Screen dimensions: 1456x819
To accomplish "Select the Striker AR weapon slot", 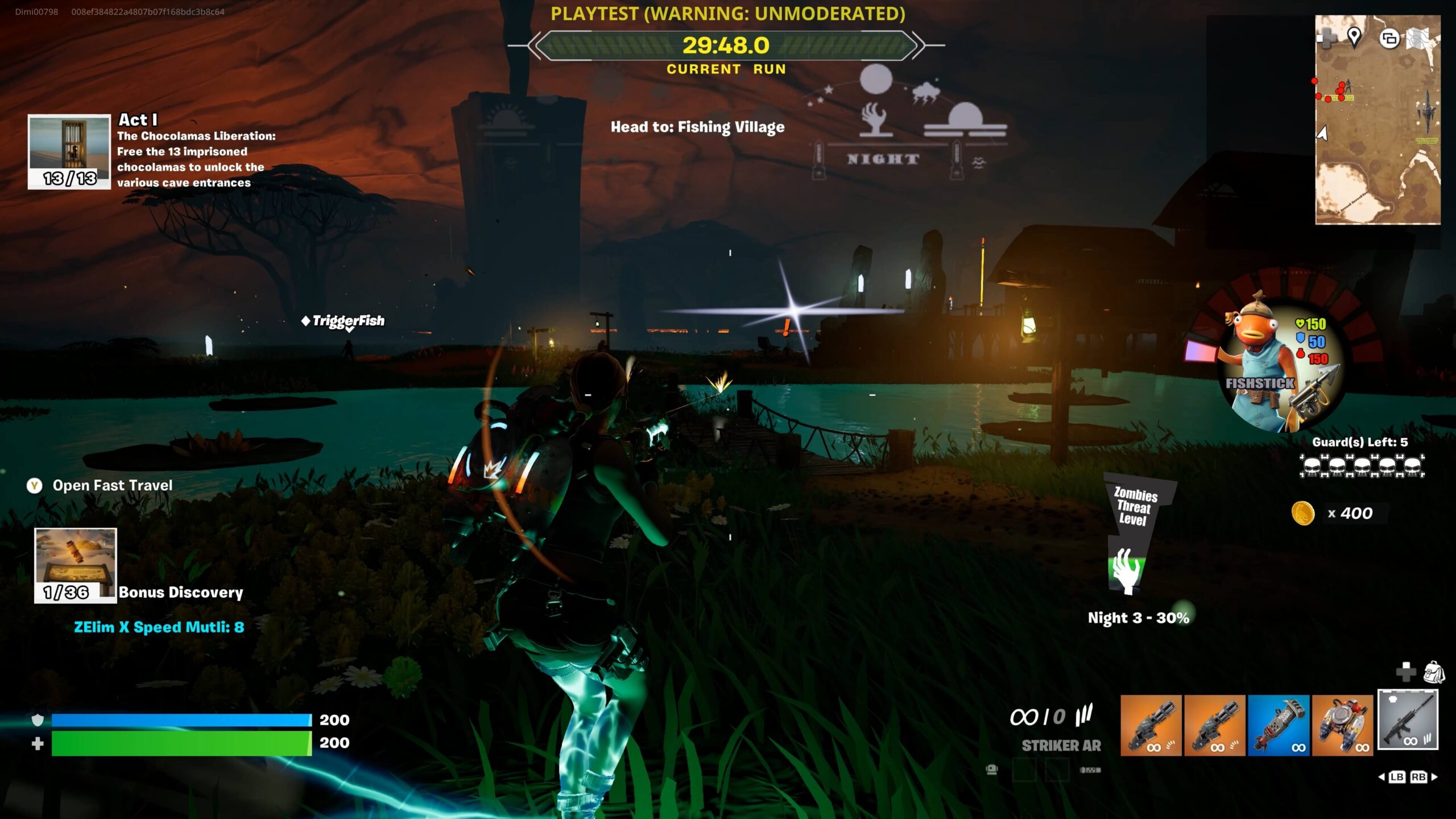I will [x=1408, y=719].
